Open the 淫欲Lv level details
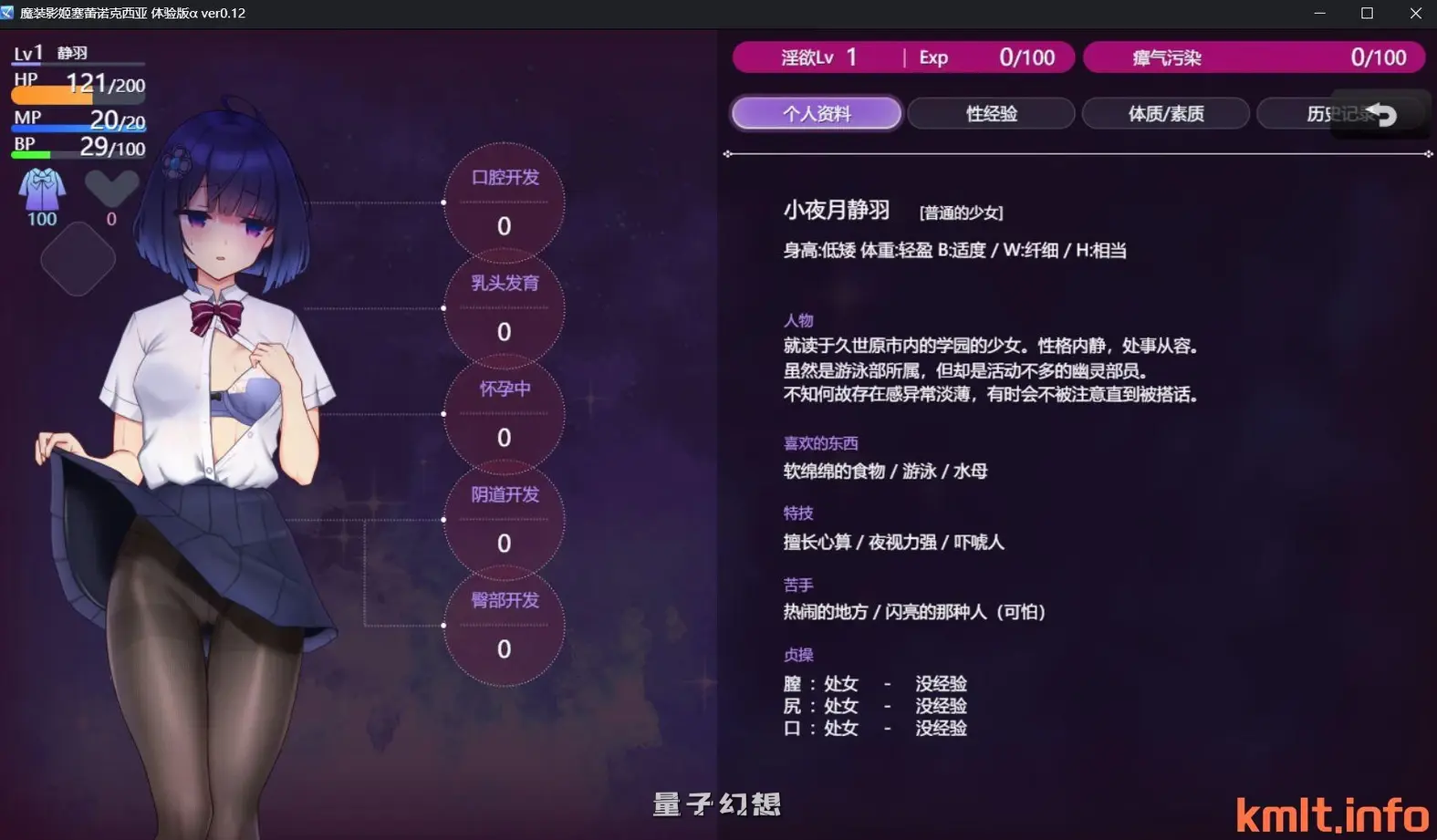The width and height of the screenshot is (1437, 840). point(812,57)
